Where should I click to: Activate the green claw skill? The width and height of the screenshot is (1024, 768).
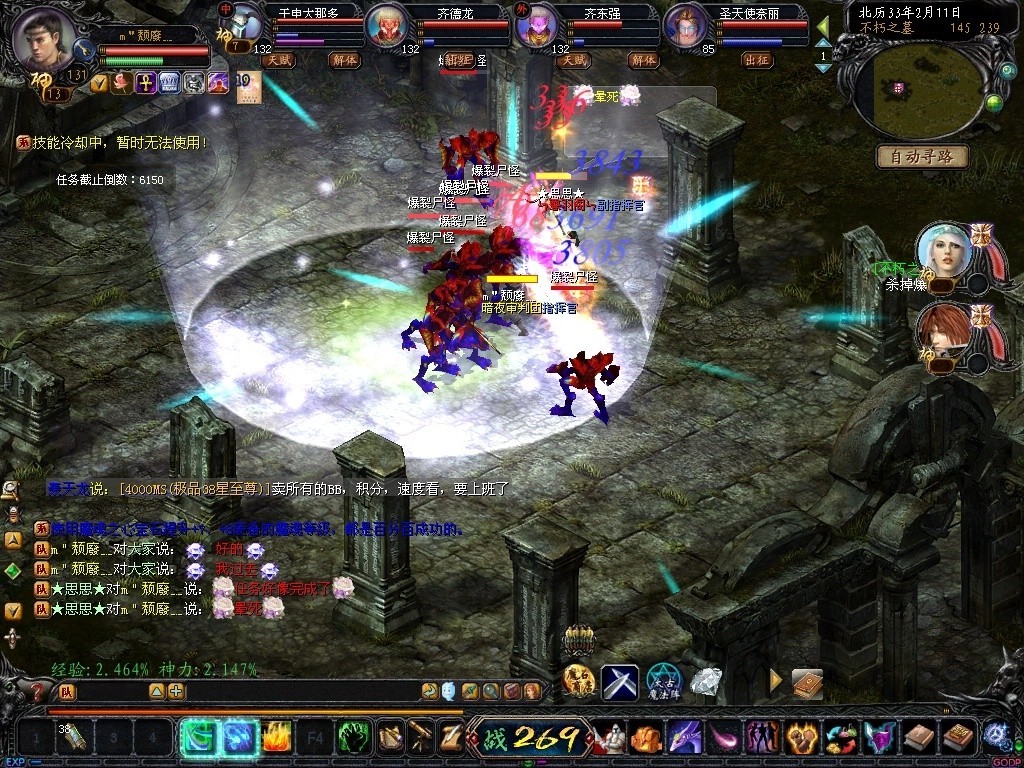pos(354,738)
